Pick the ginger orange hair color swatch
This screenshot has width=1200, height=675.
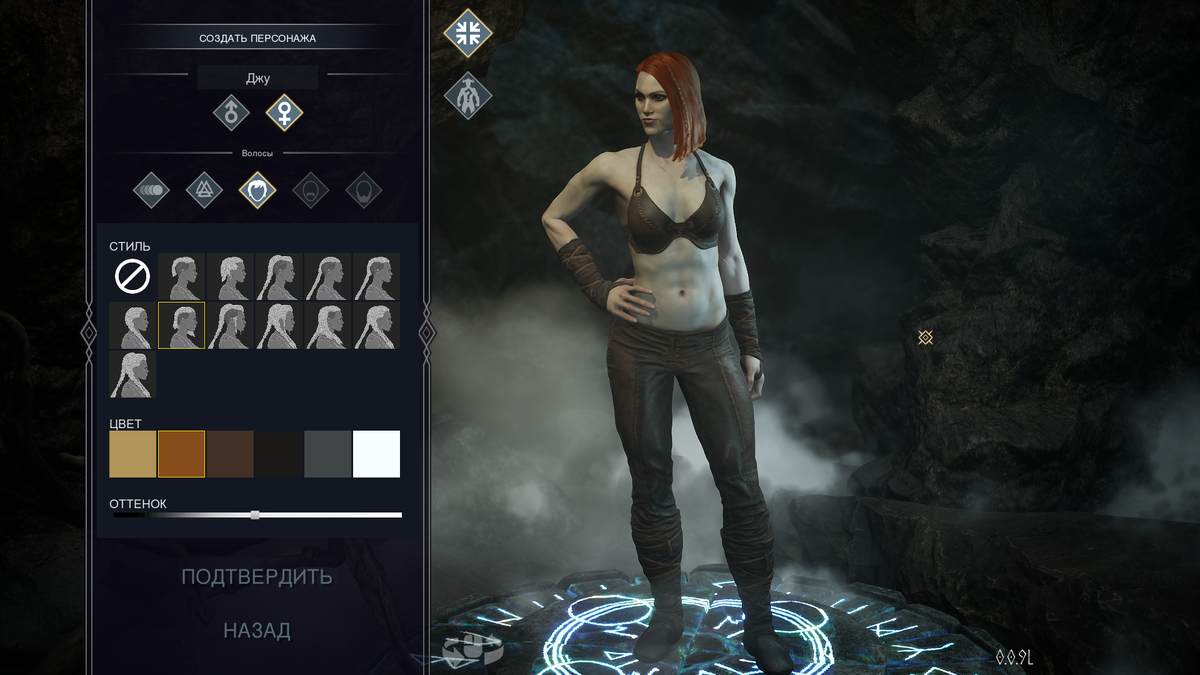[x=181, y=454]
